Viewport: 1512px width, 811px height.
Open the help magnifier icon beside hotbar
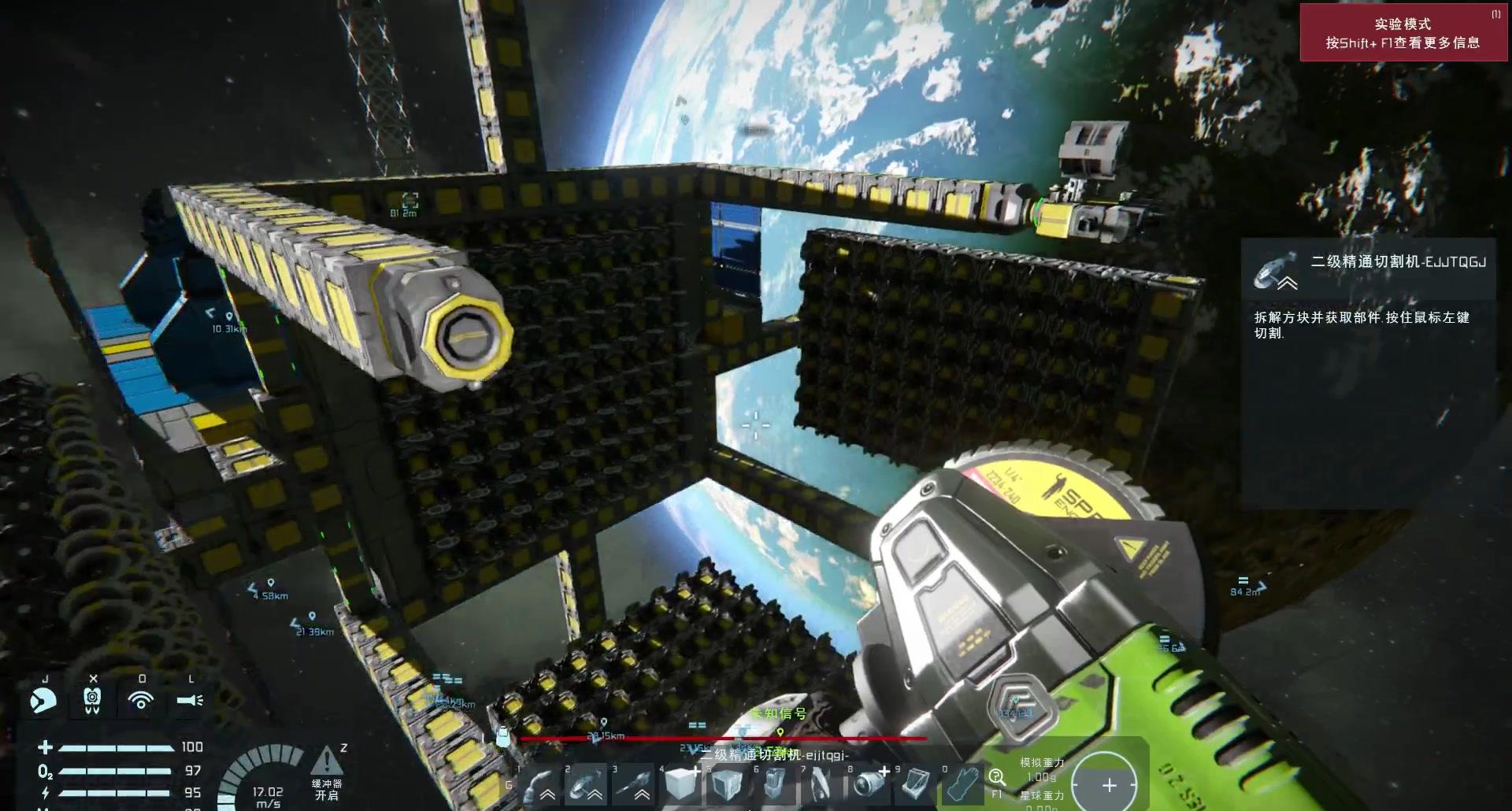pyautogui.click(x=996, y=777)
